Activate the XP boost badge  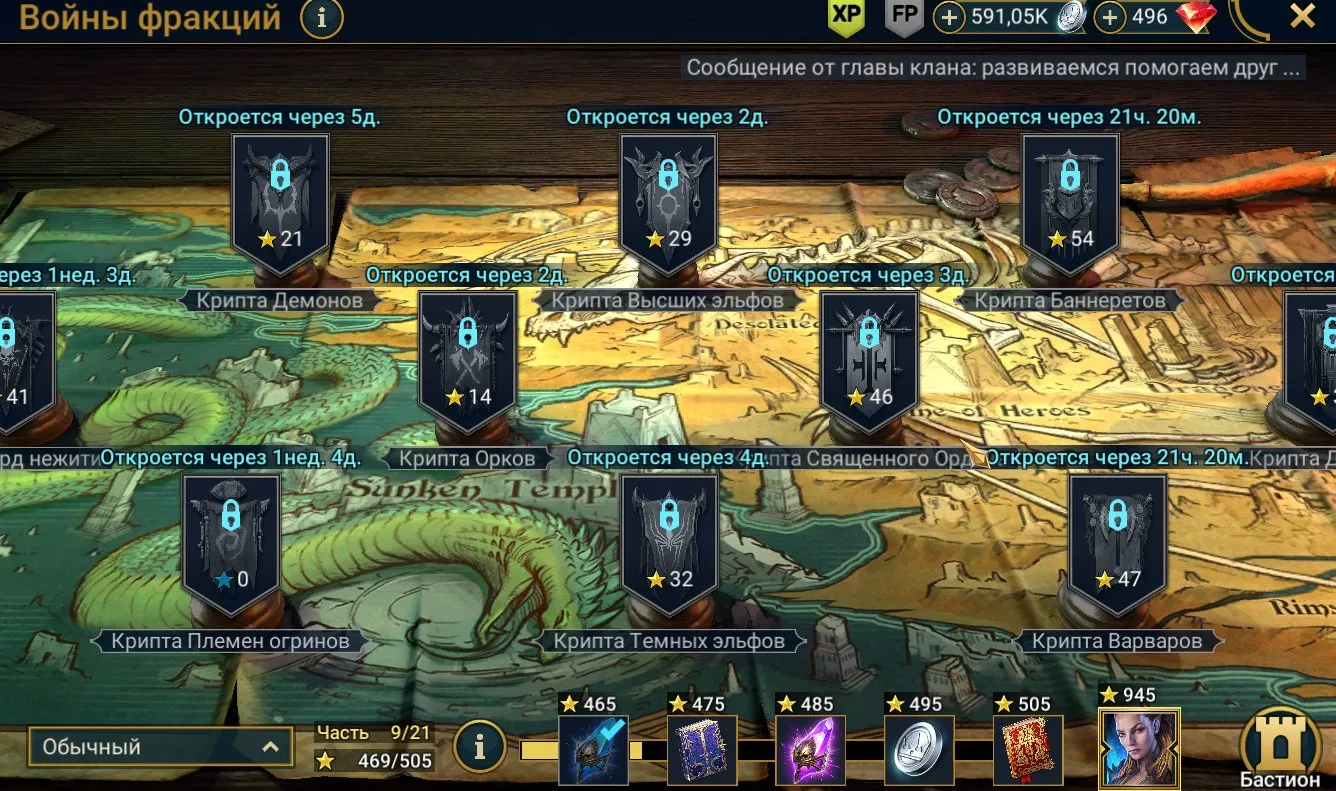pos(847,16)
